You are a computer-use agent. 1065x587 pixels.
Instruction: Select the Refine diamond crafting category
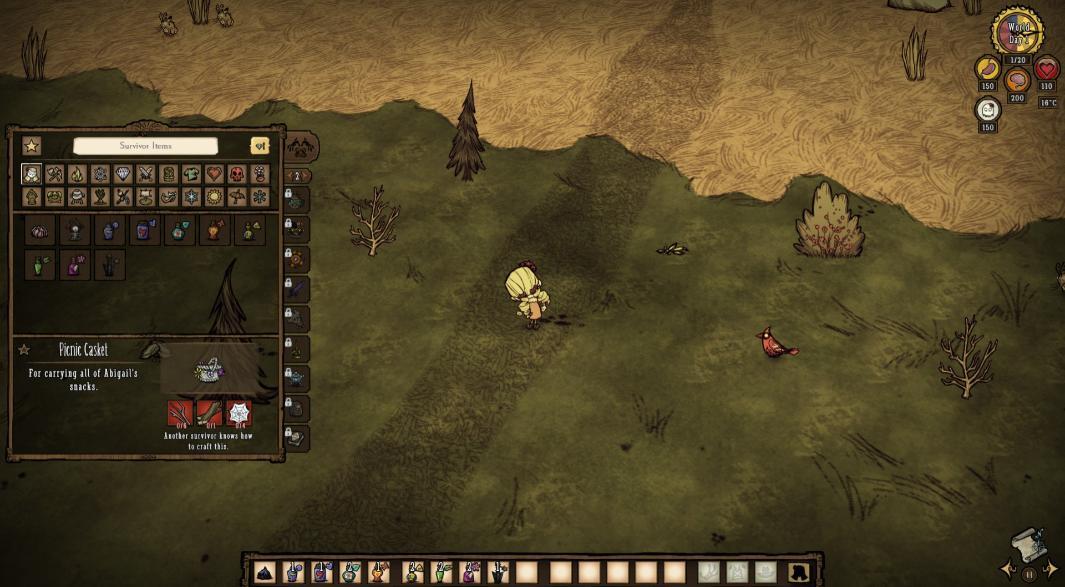click(x=123, y=174)
